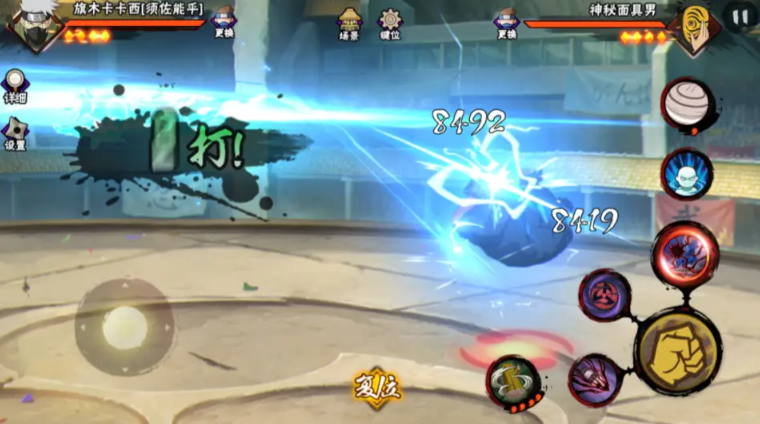
Task: Pause the match with the pause button
Action: (740, 17)
